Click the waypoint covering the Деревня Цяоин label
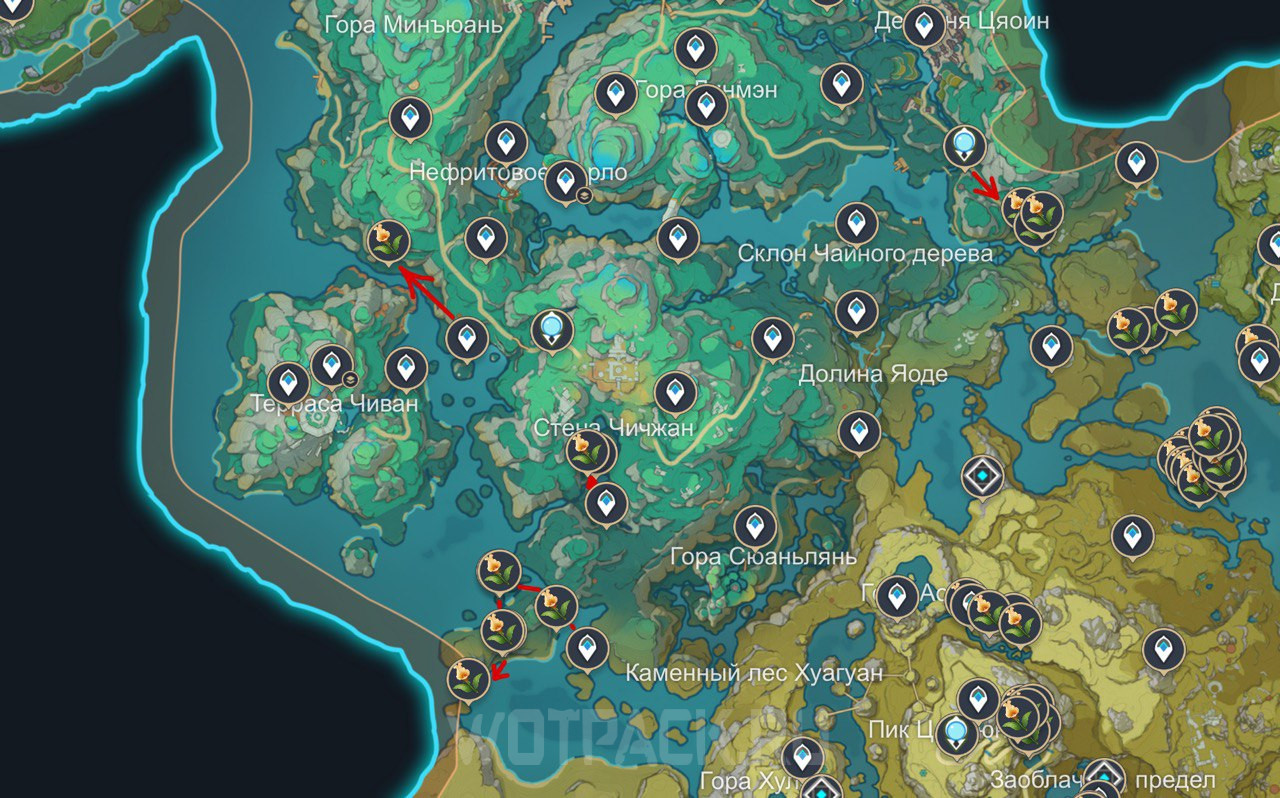This screenshot has width=1280, height=798. 924,24
